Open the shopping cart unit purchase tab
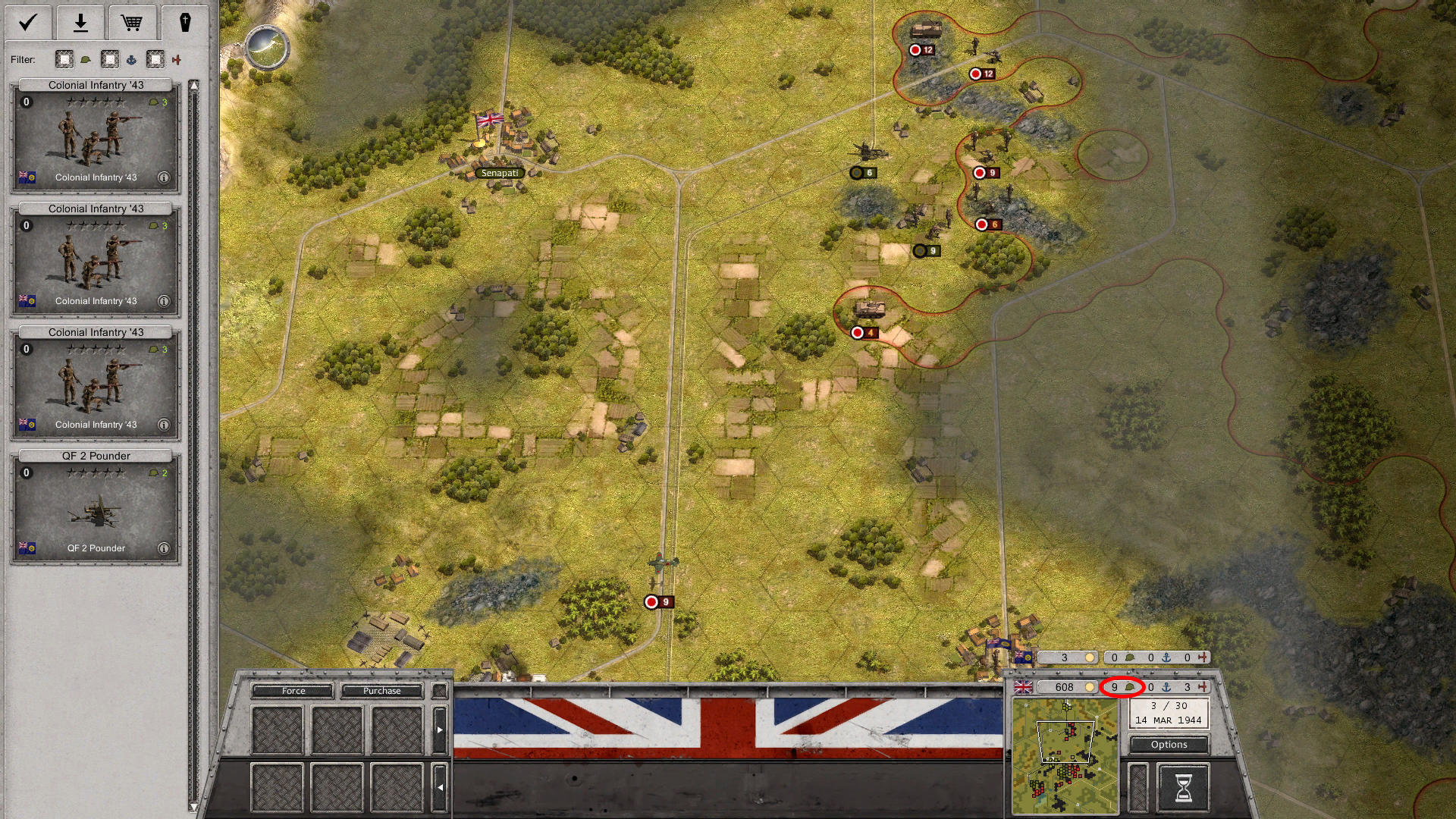The image size is (1456, 819). pyautogui.click(x=132, y=22)
